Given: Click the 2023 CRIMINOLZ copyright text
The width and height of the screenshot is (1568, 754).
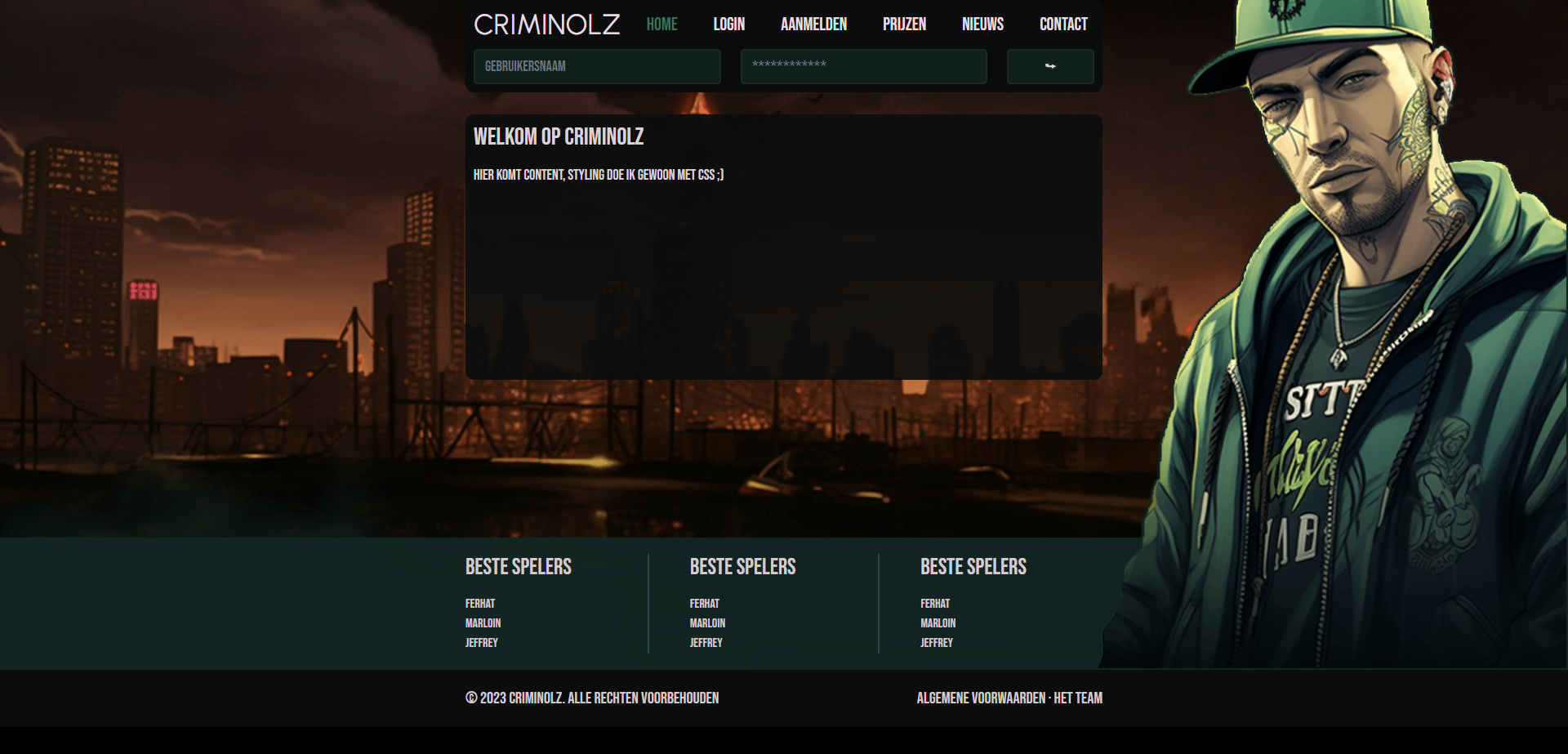Looking at the screenshot, I should (x=592, y=698).
